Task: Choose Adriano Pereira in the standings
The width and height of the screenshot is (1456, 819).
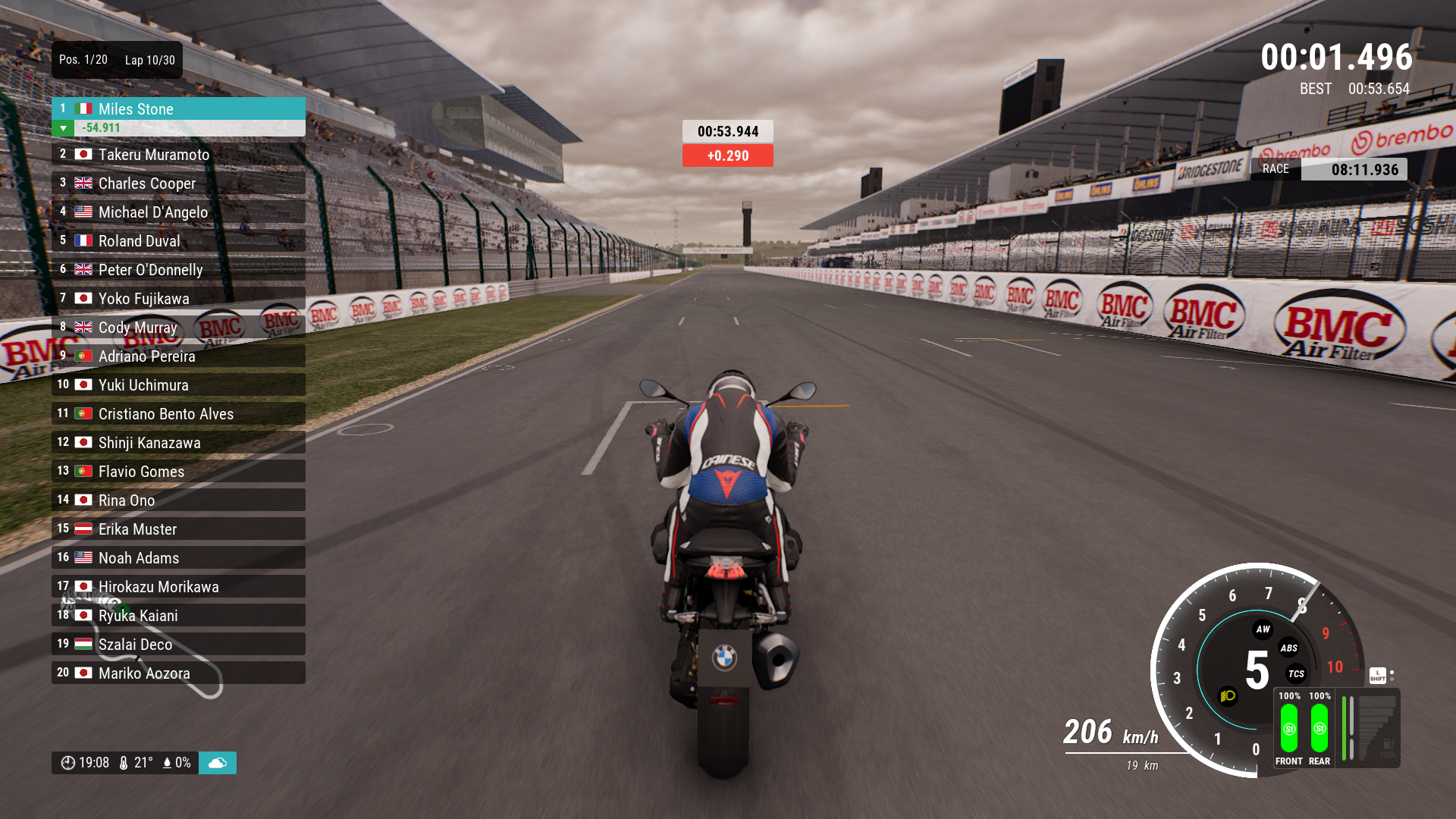Action: (x=178, y=356)
